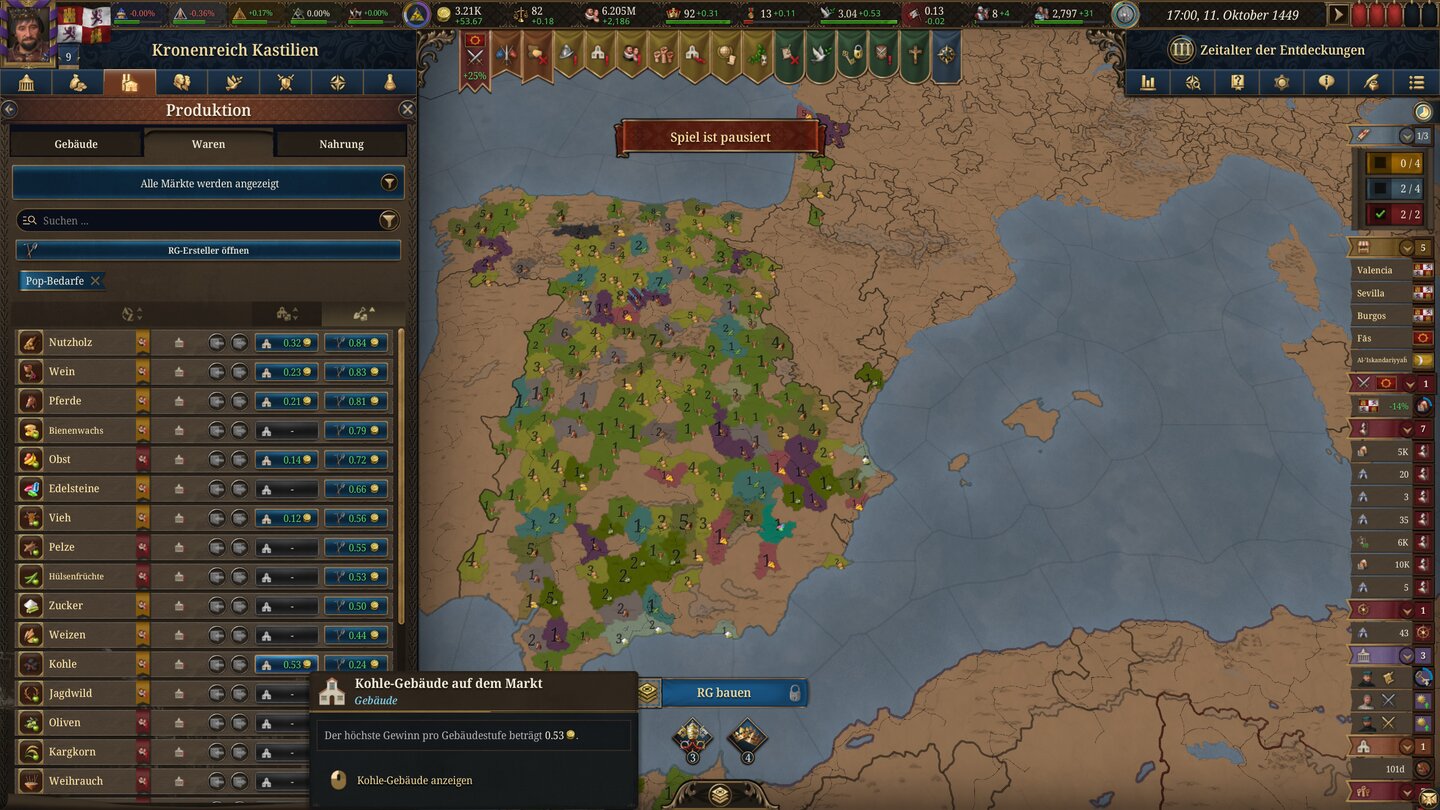This screenshot has width=1440, height=810.
Task: Remove the Pop-Bedarfe filter chip
Action: 97,280
